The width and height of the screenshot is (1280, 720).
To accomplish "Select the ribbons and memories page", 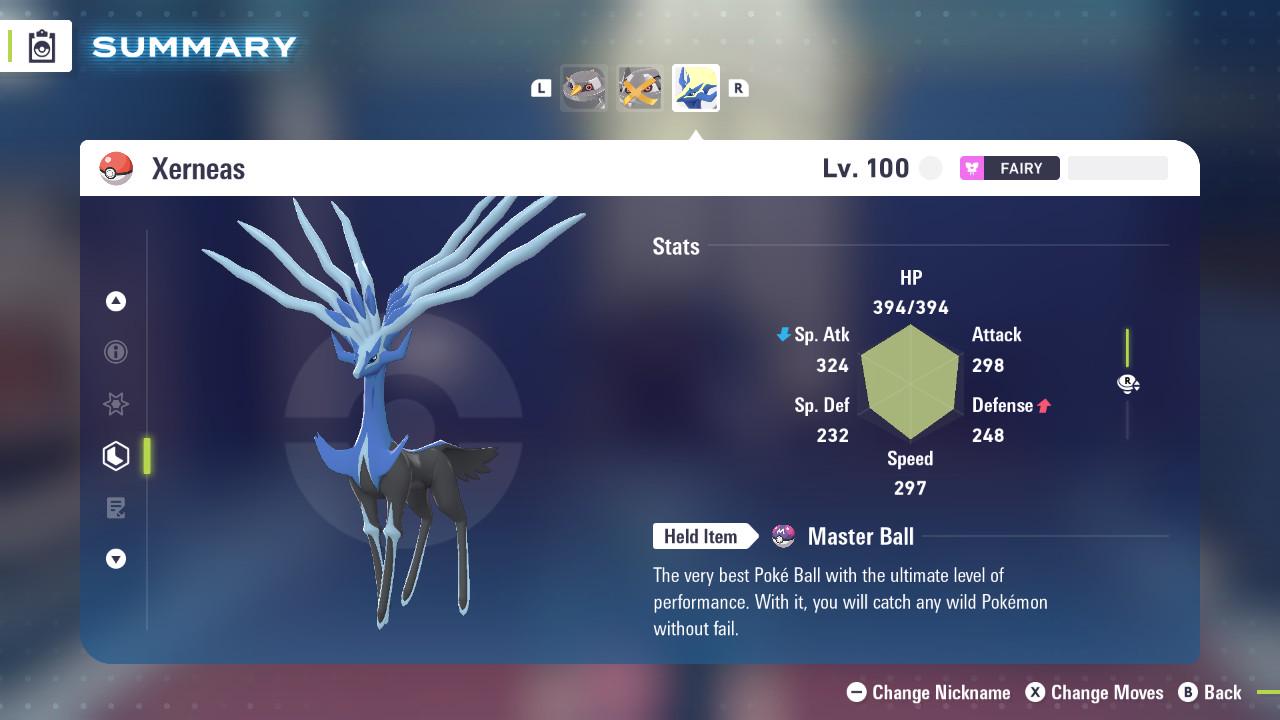I will coord(116,404).
